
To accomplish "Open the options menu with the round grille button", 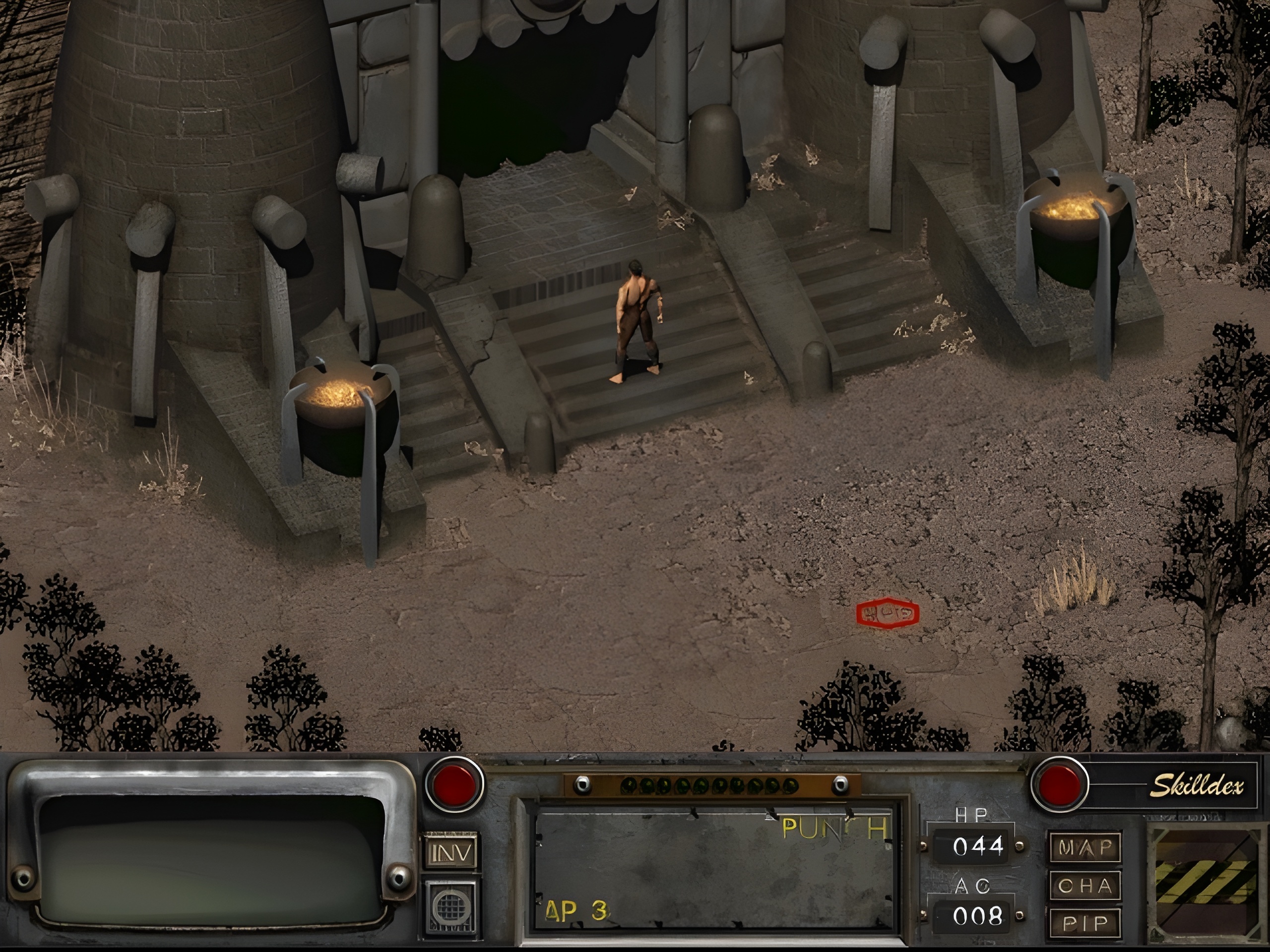I will (451, 907).
